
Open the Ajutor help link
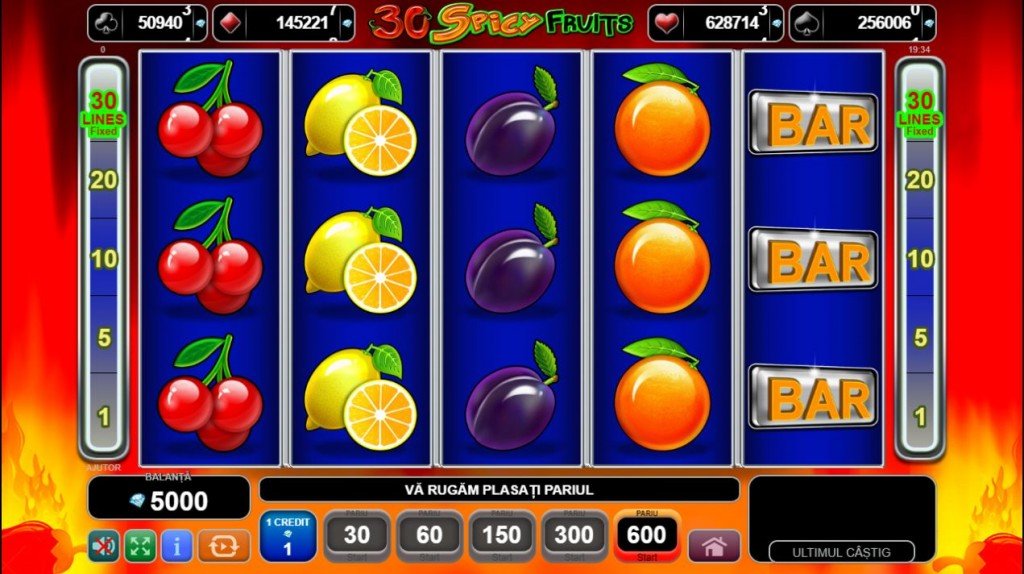pyautogui.click(x=101, y=467)
